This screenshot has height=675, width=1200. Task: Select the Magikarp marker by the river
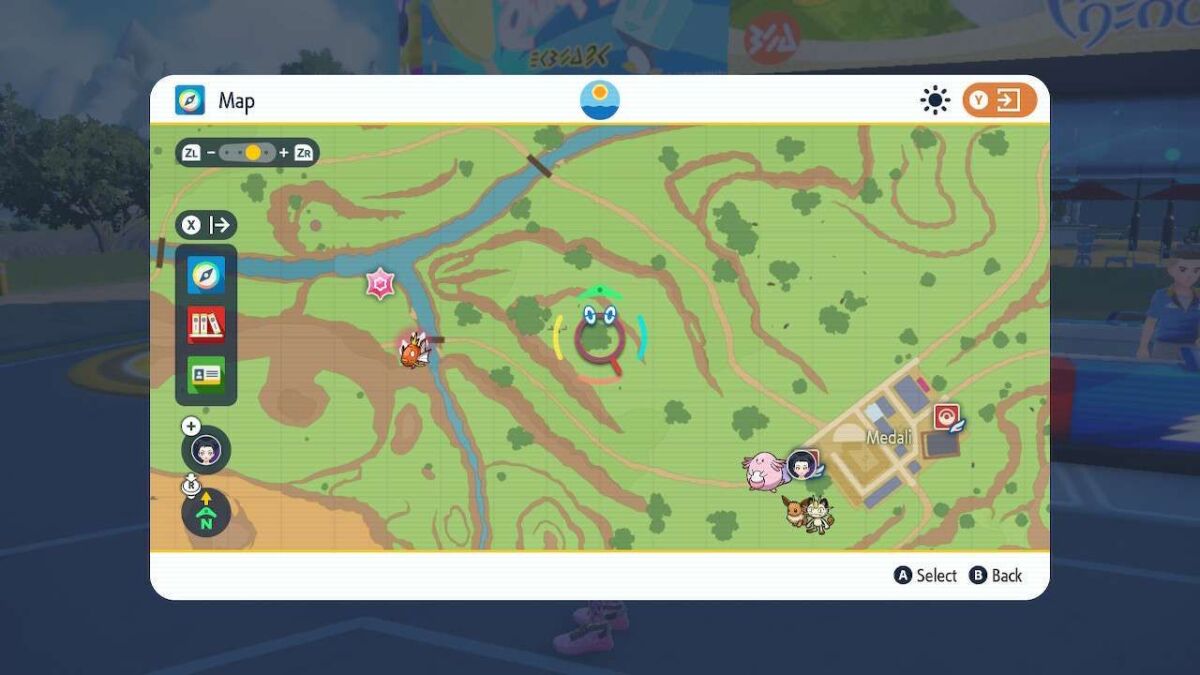pos(412,350)
